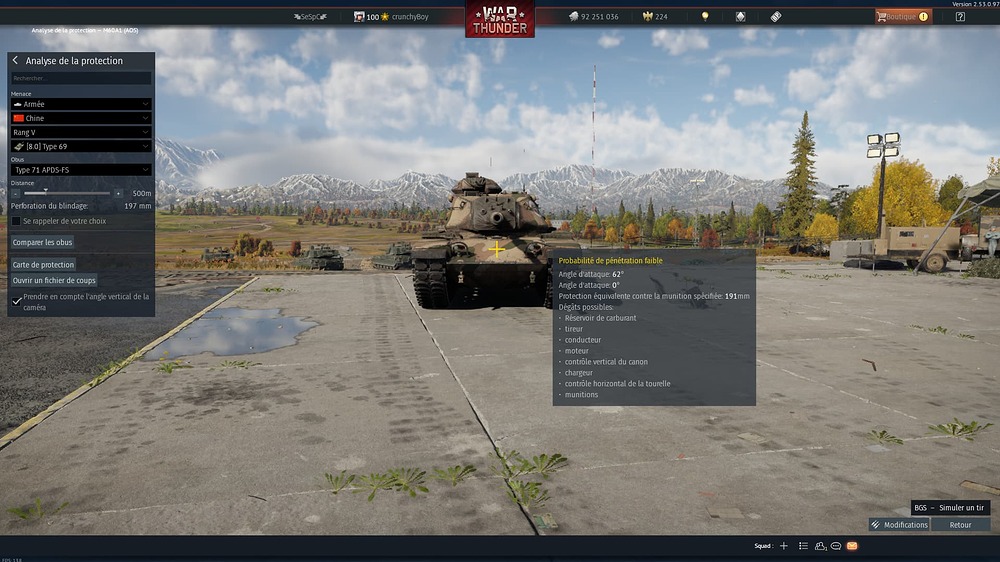Click the Comparer les obus button

42,242
